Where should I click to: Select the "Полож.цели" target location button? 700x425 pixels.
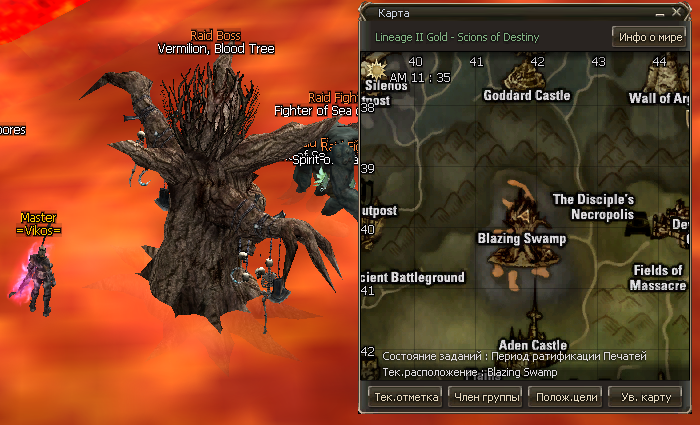(566, 397)
